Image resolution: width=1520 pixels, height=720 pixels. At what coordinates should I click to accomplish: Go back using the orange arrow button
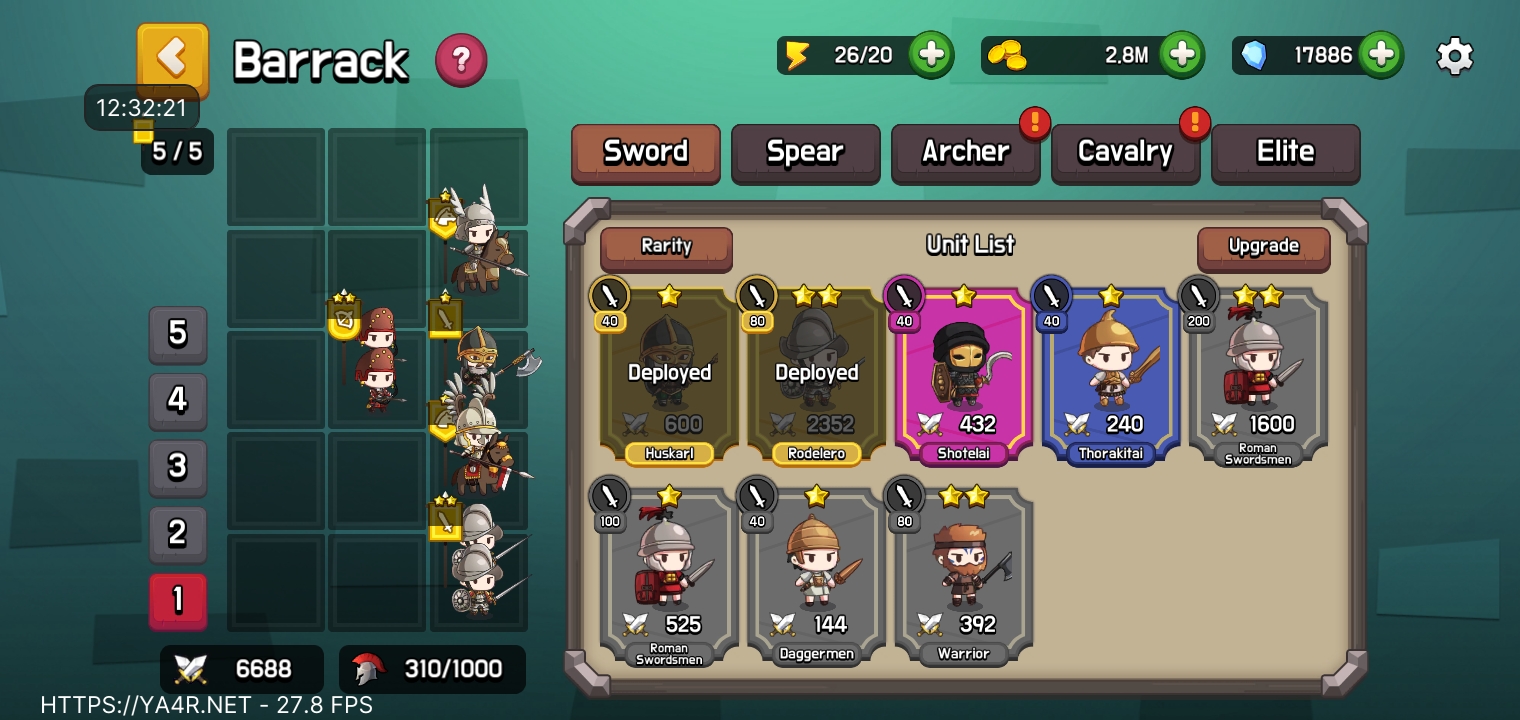(172, 58)
